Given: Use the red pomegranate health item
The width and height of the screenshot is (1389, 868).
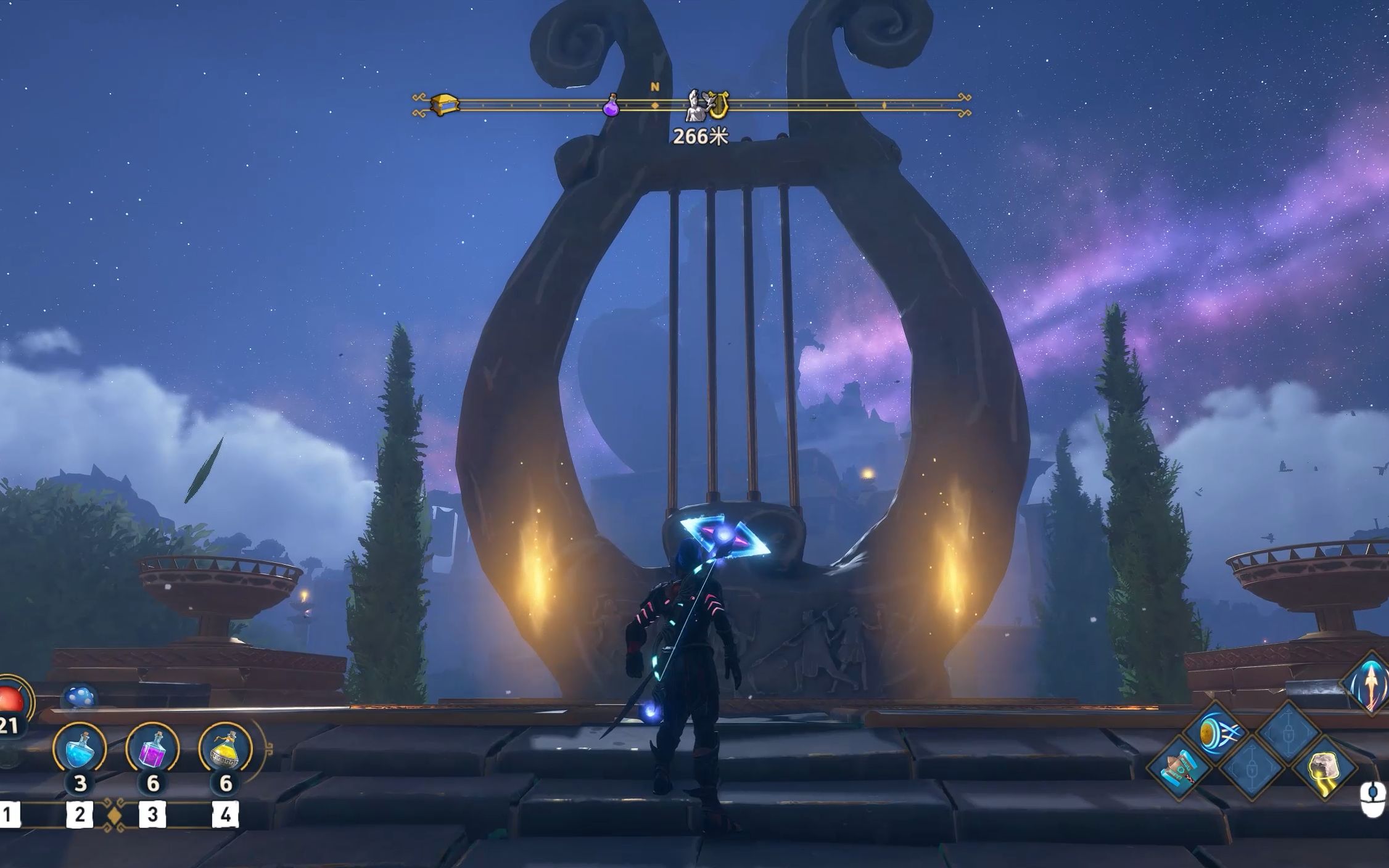Looking at the screenshot, I should click(x=11, y=702).
